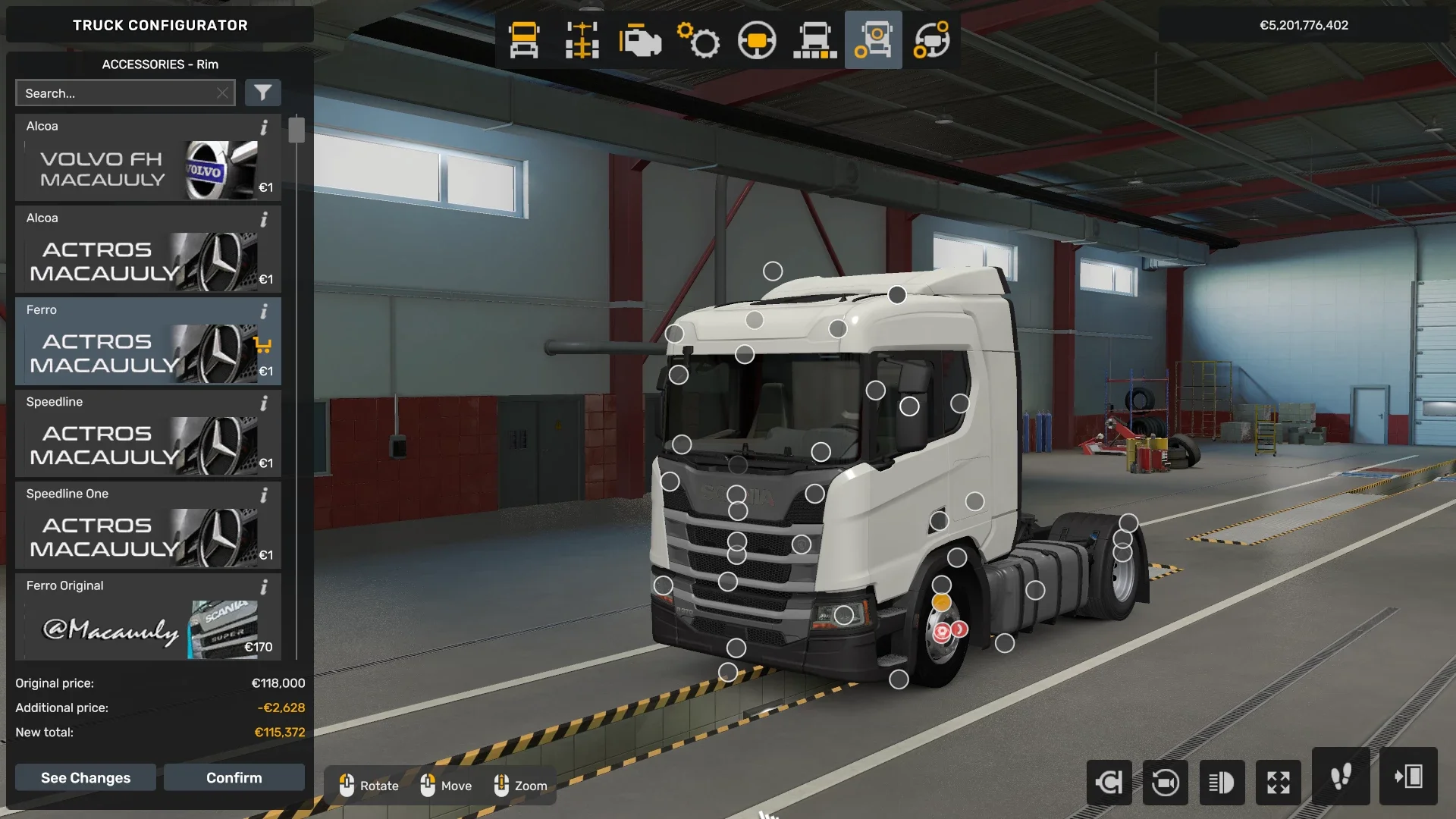Image resolution: width=1456 pixels, height=819 pixels.
Task: Open the engine selection icon
Action: tap(641, 40)
